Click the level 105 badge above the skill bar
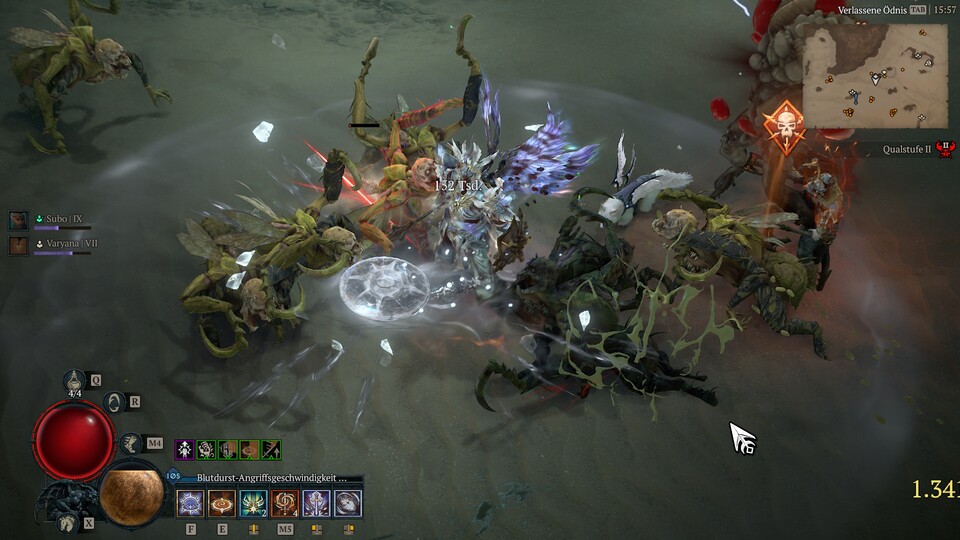The width and height of the screenshot is (960, 540). [x=174, y=477]
